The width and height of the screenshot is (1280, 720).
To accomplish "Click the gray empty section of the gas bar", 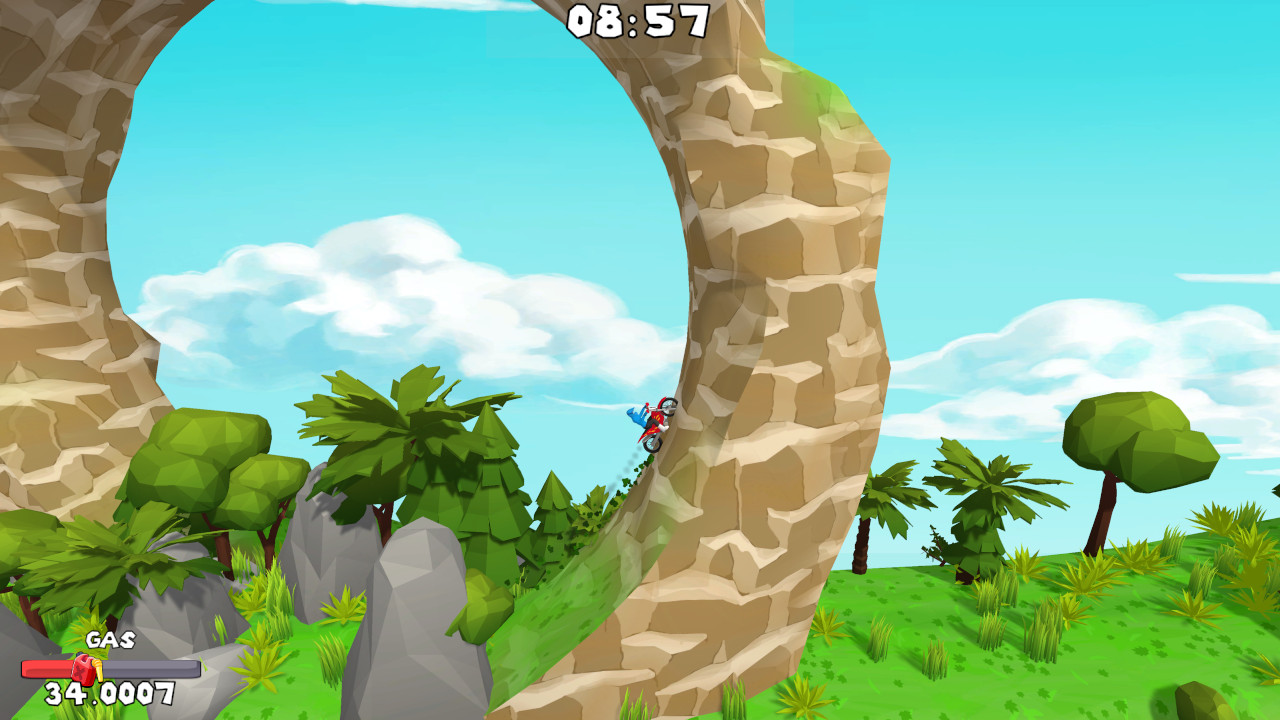I will (x=150, y=667).
